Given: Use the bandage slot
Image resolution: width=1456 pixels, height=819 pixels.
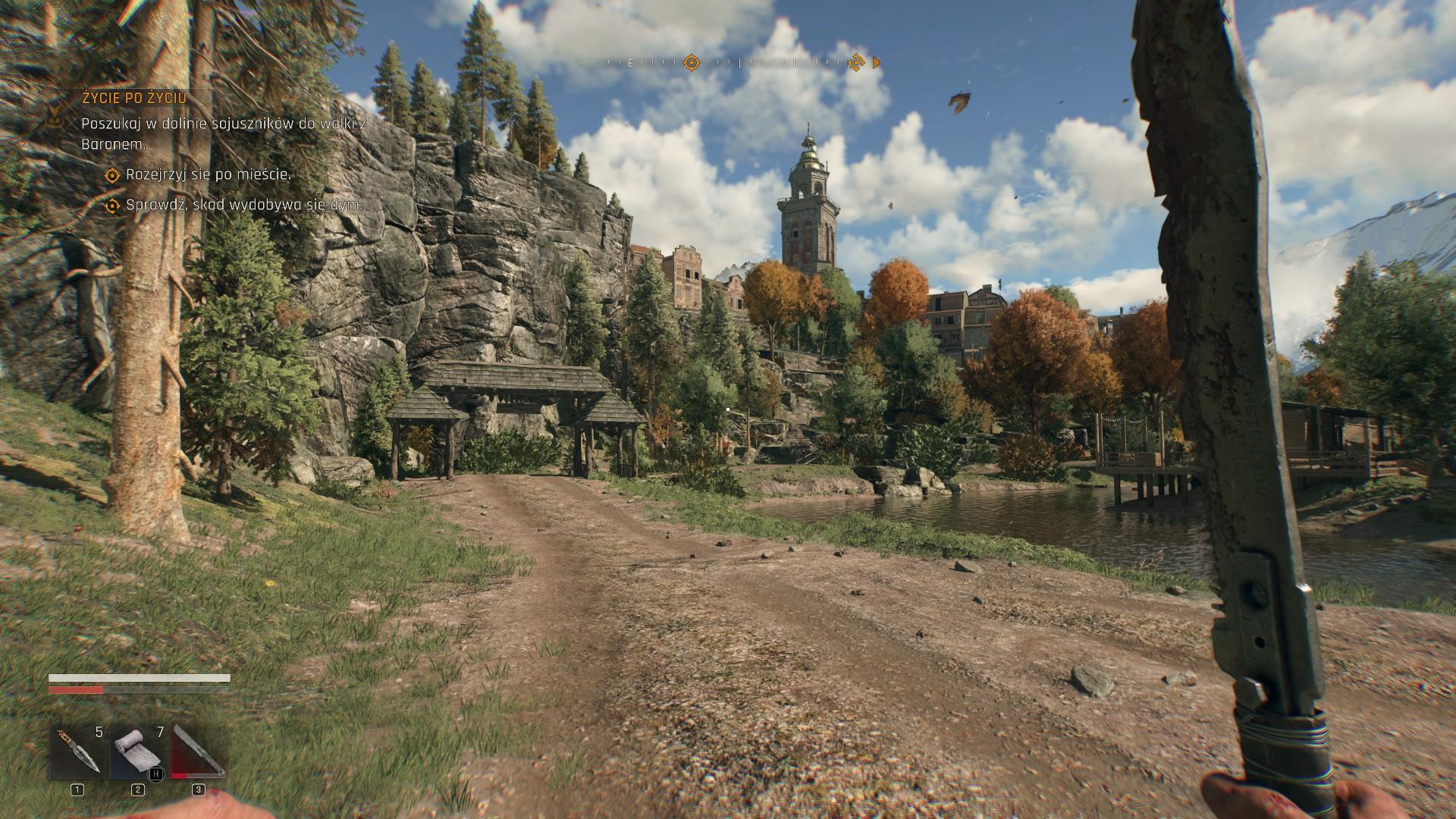Looking at the screenshot, I should coord(137,752).
